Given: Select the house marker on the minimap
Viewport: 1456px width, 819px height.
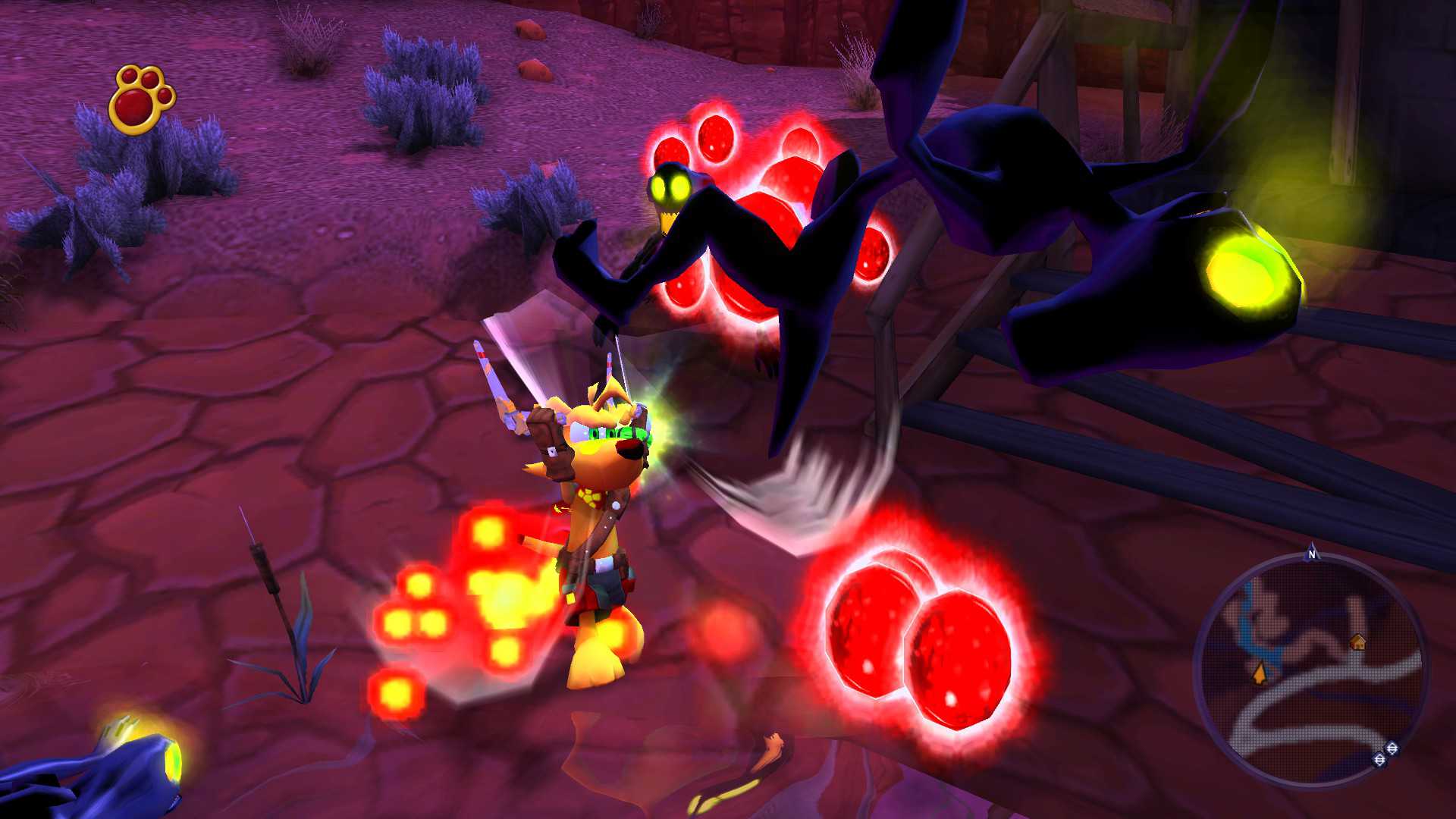Looking at the screenshot, I should pos(1358,642).
